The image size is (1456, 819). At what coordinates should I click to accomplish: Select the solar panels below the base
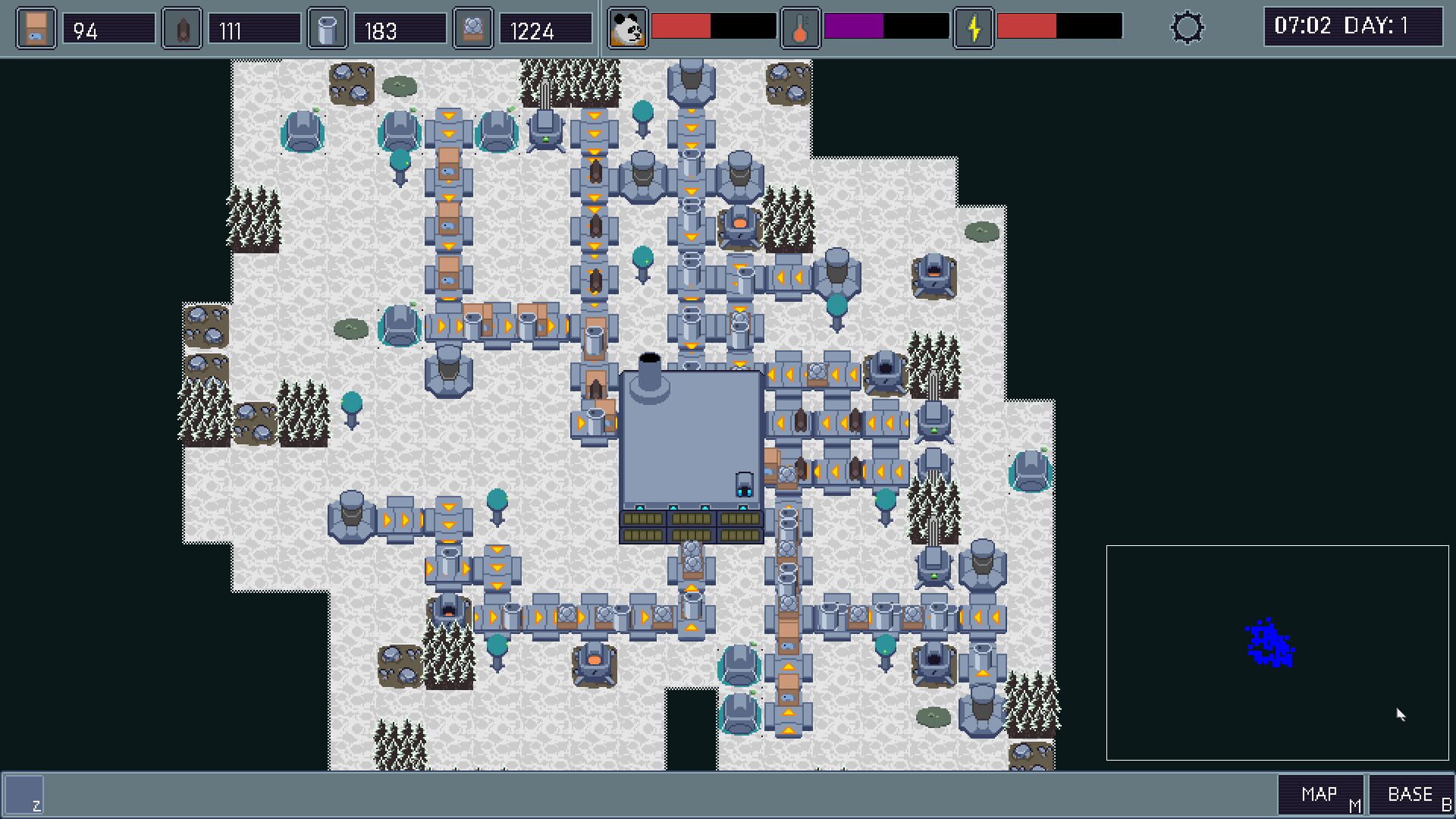click(690, 523)
